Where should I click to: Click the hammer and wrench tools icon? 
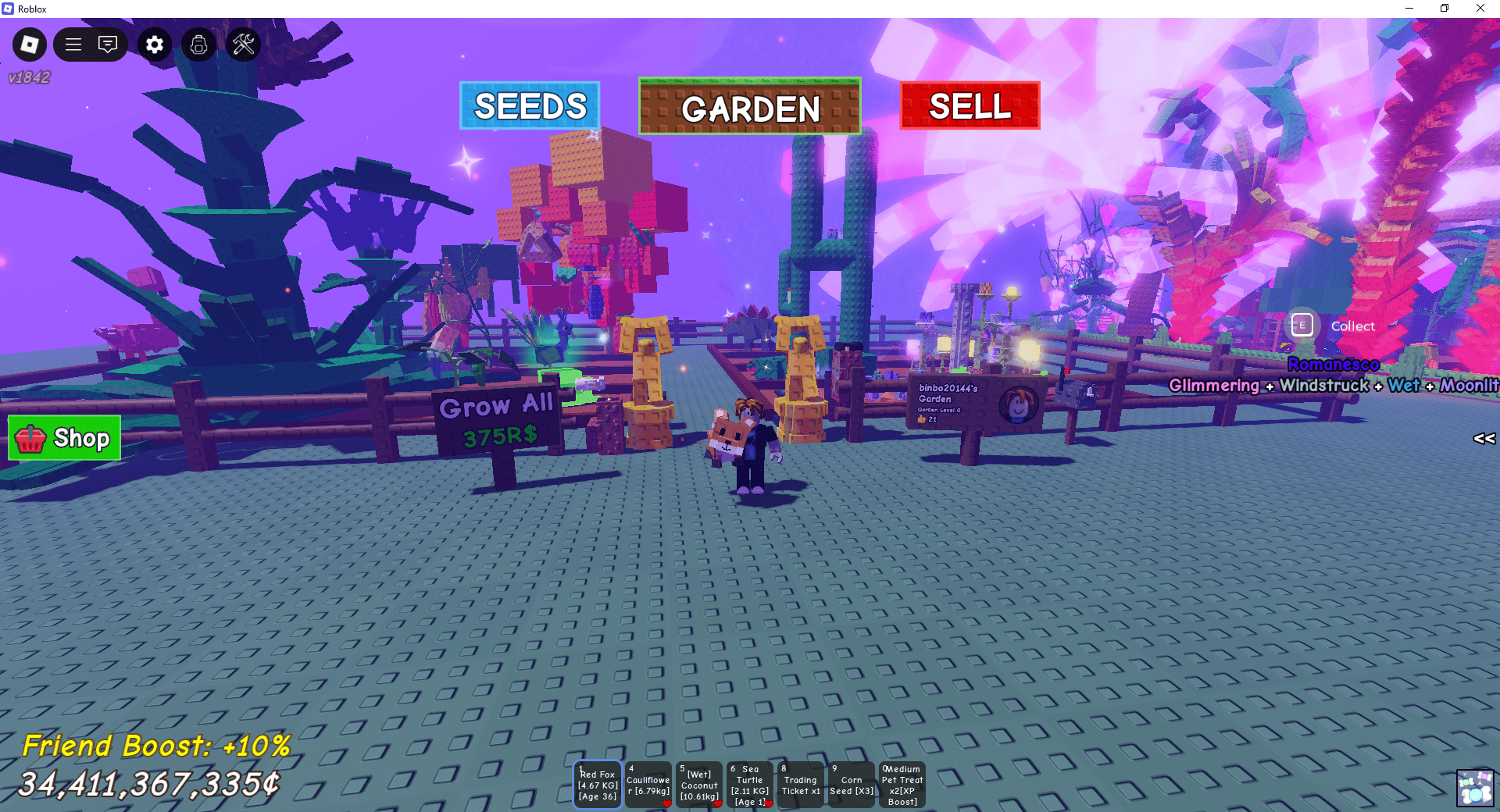pyautogui.click(x=244, y=45)
